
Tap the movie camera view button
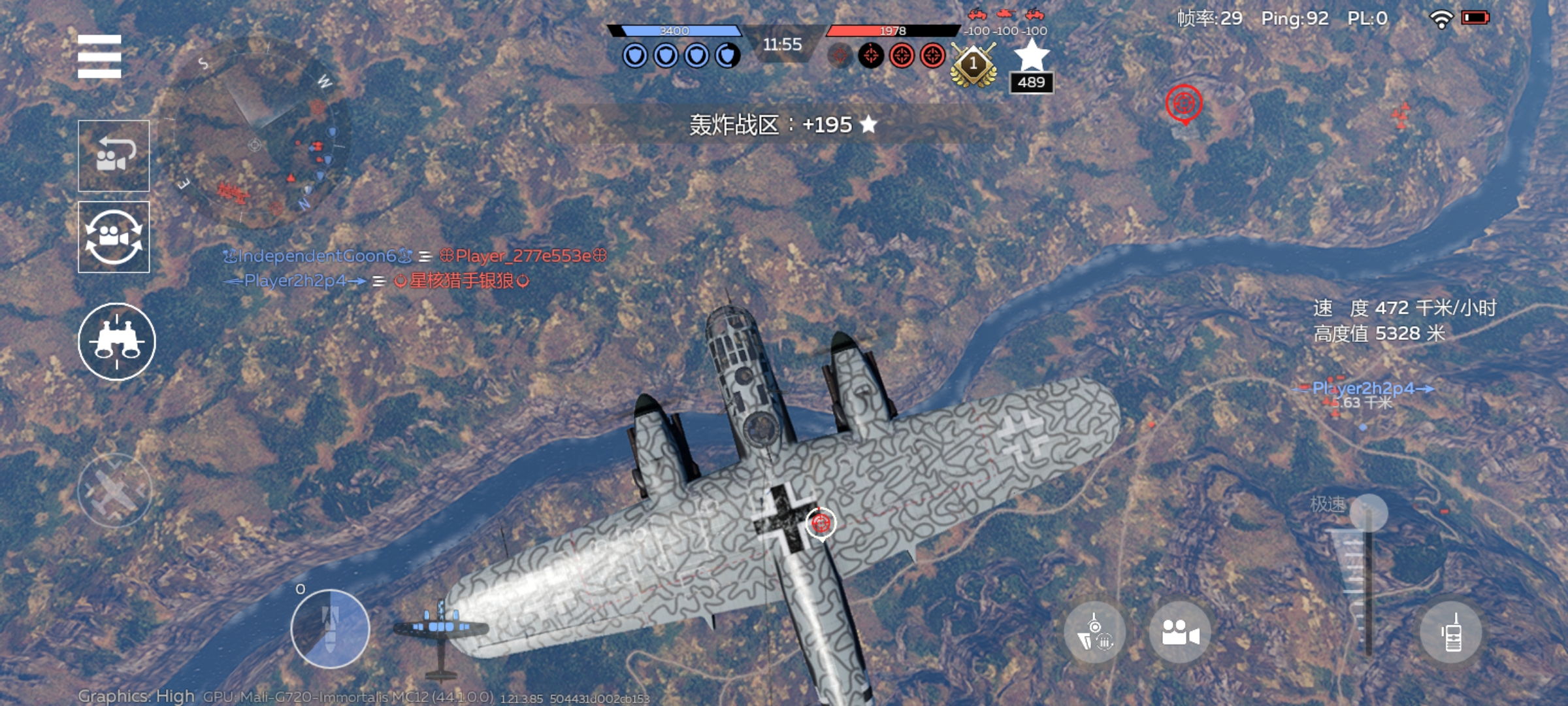1180,633
